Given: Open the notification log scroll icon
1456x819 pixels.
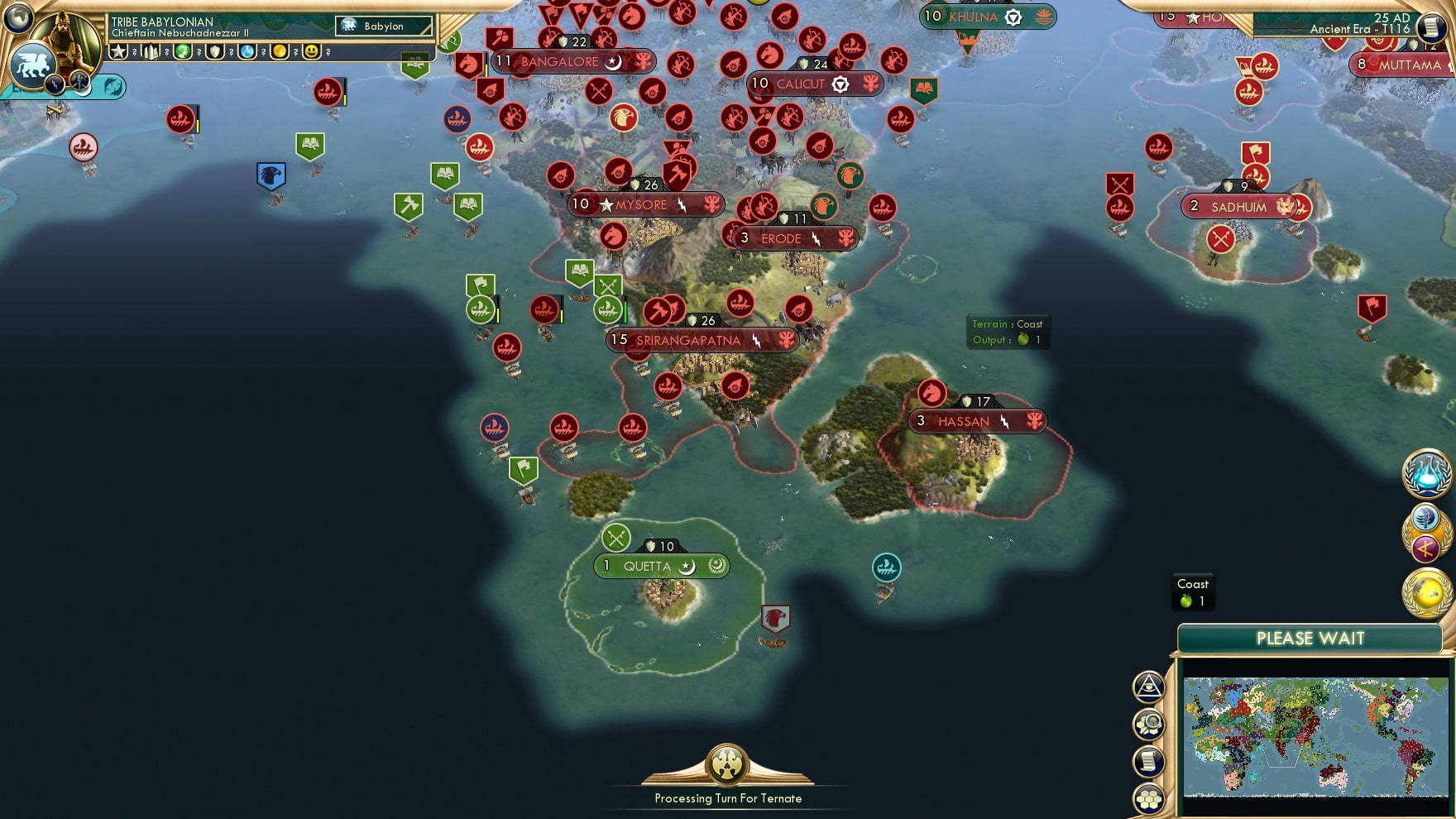Looking at the screenshot, I should click(x=1150, y=759).
